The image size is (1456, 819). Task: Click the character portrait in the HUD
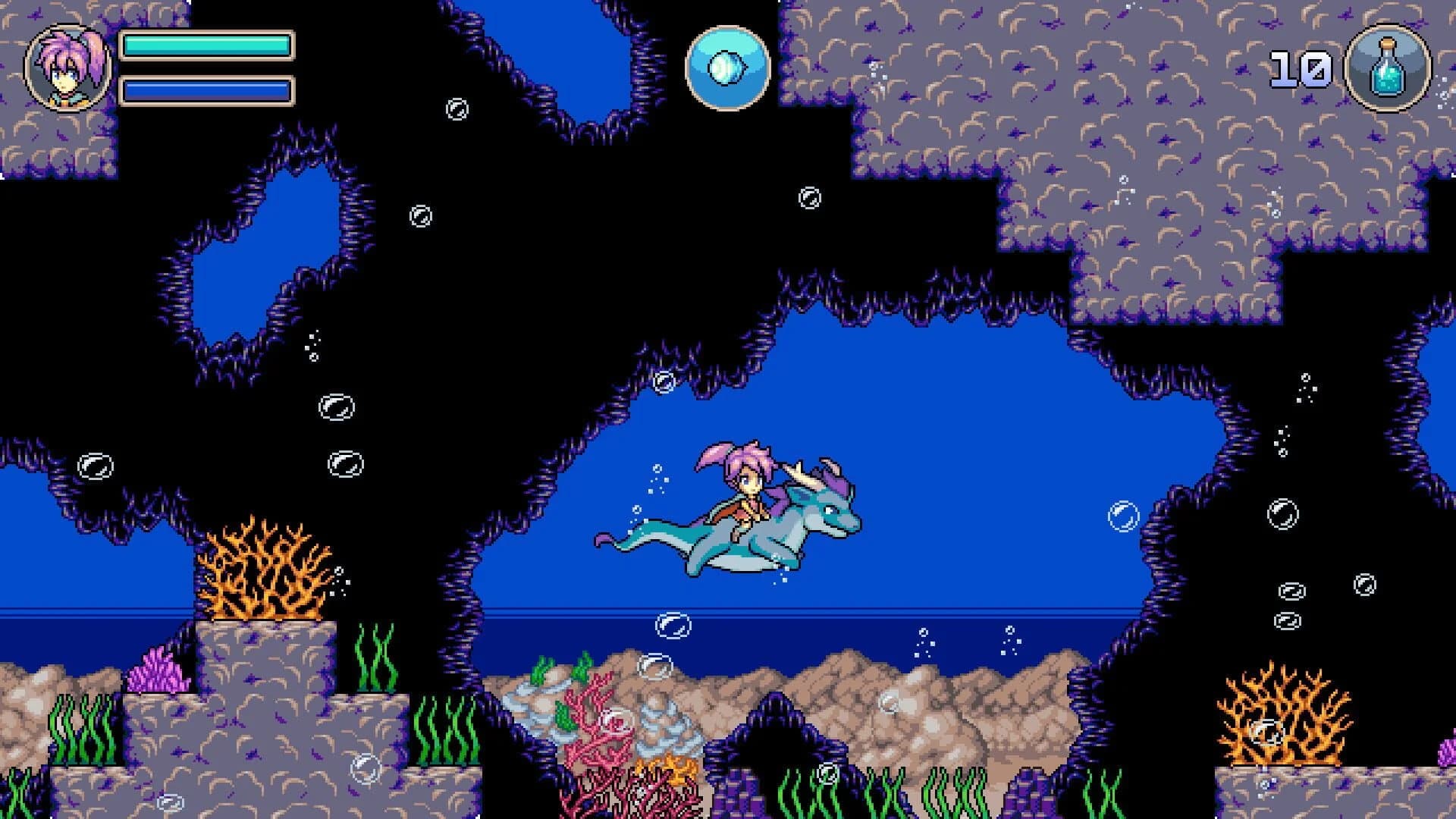[x=67, y=67]
